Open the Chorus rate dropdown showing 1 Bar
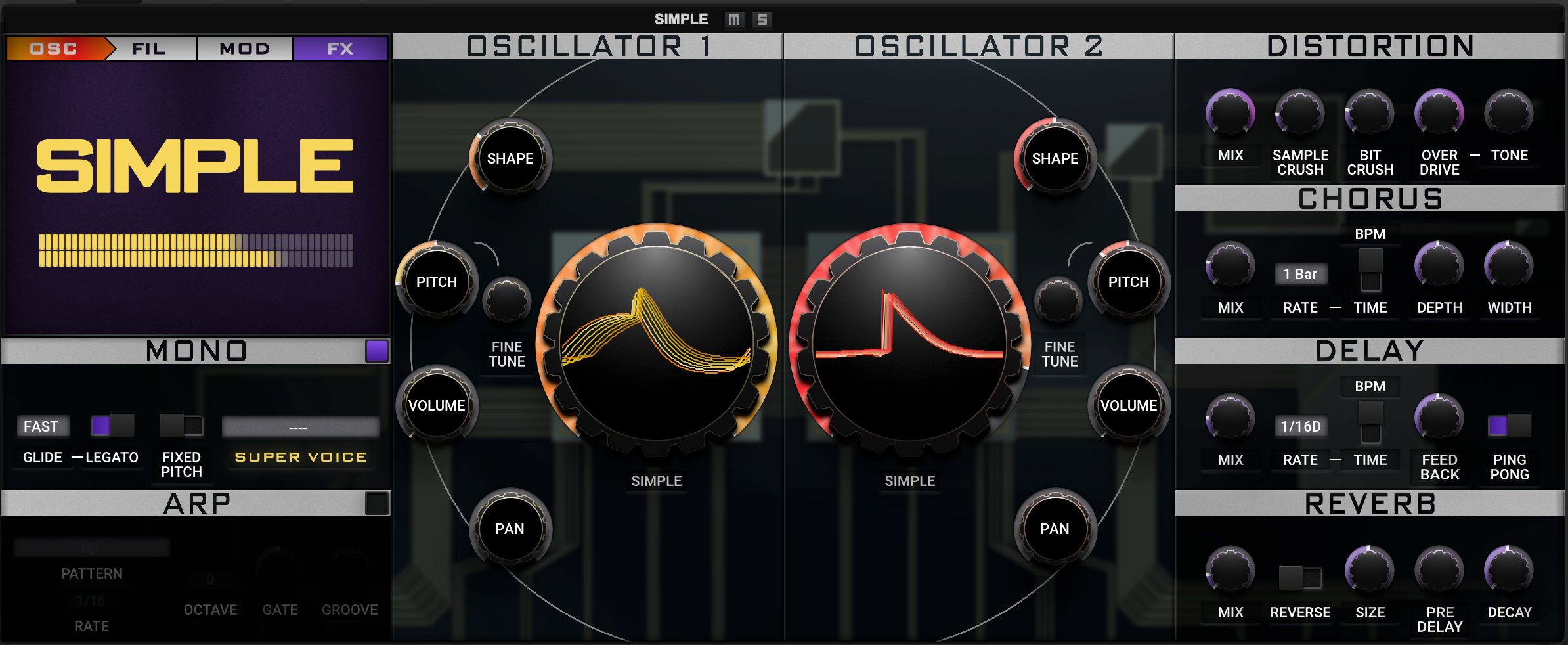This screenshot has height=645, width=1568. click(x=1301, y=275)
